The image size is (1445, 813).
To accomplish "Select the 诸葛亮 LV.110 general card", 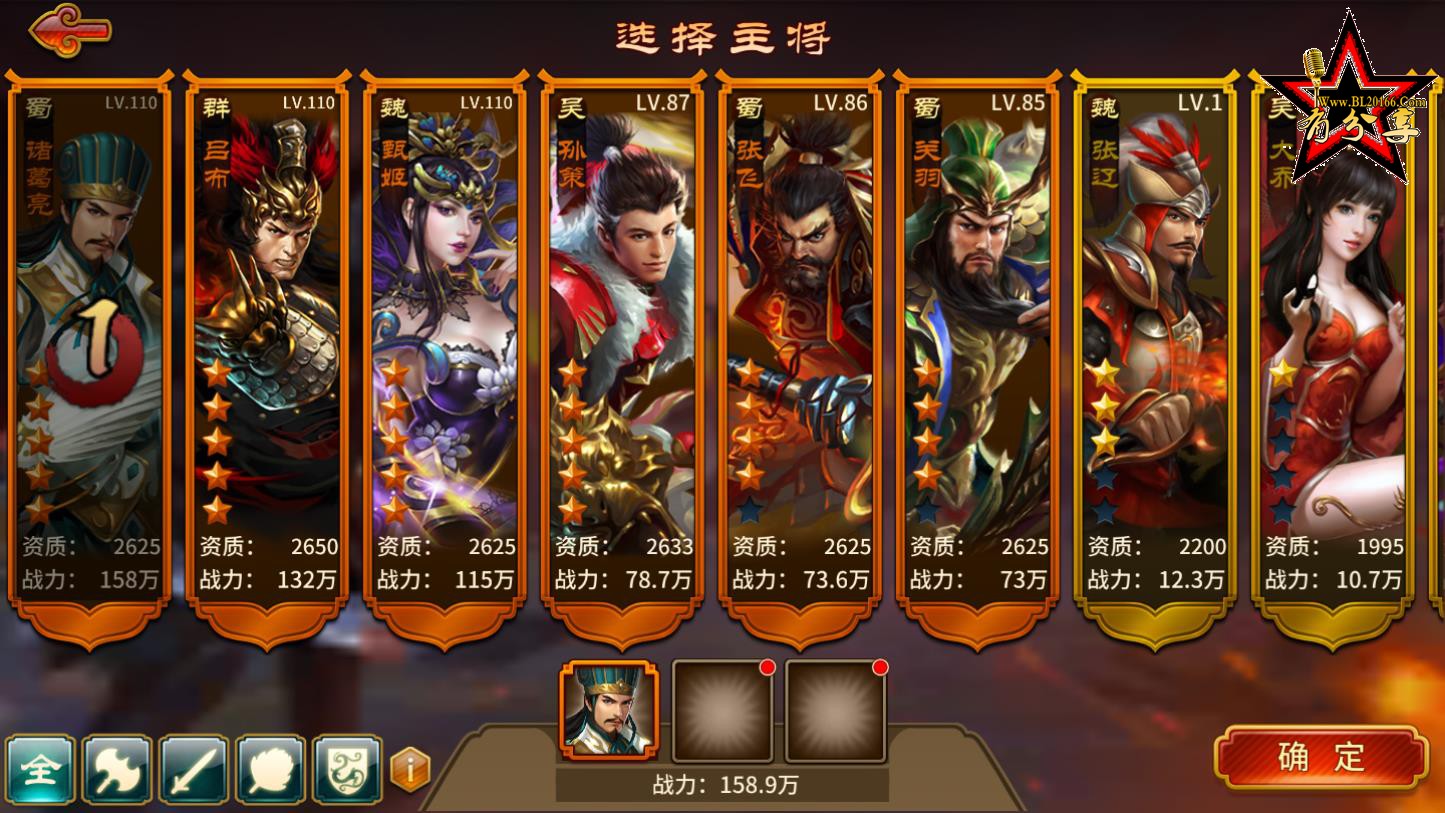I will point(88,340).
